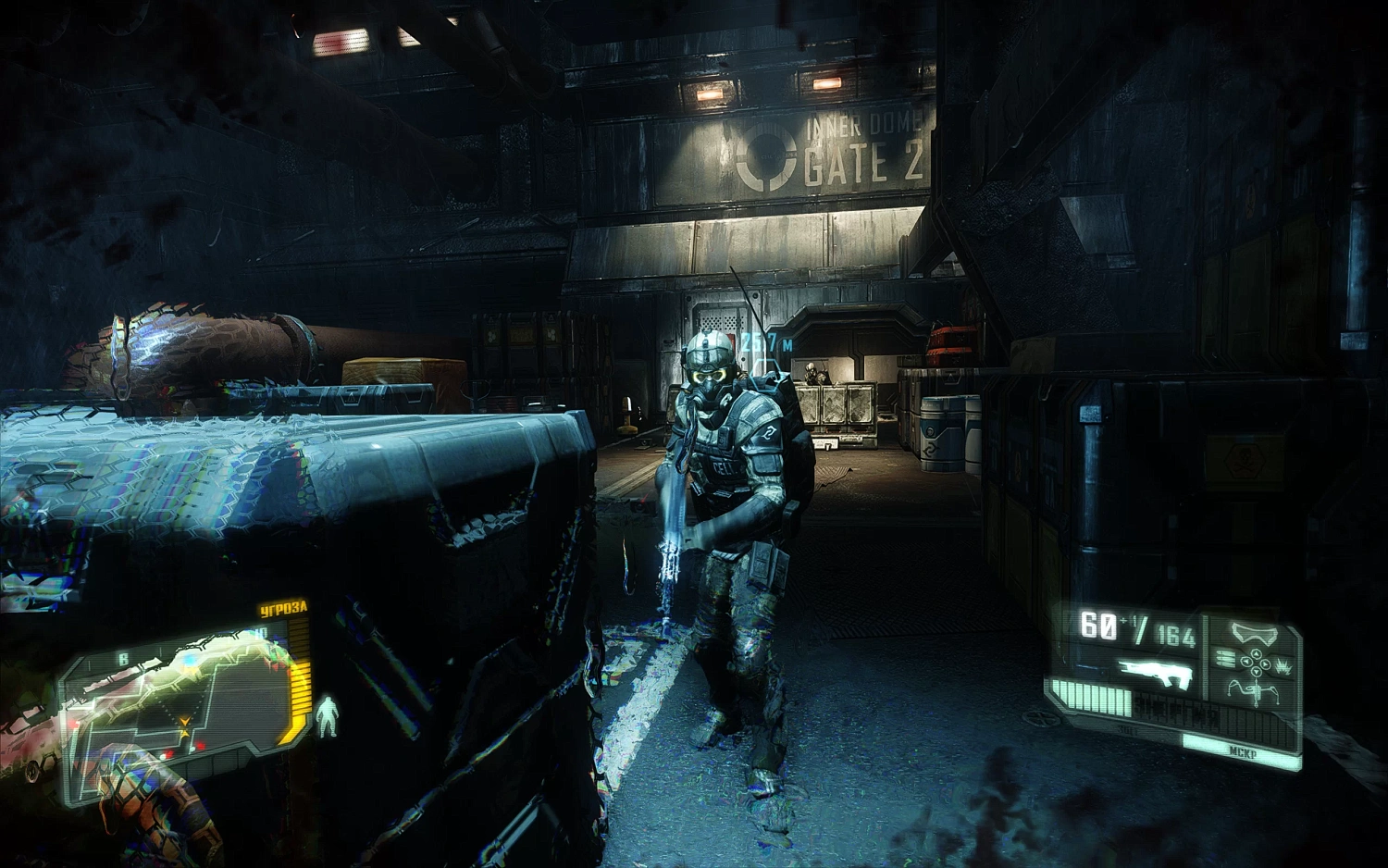
Task: Click the firing-mode stripes icon near the d-pad
Action: point(1227,659)
